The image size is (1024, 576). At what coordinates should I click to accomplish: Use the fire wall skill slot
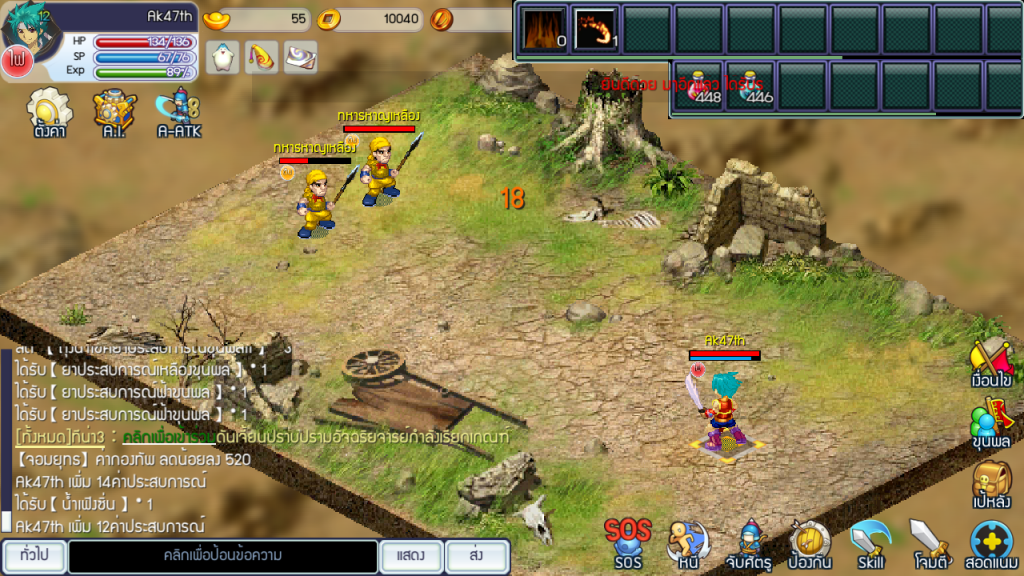tap(543, 27)
